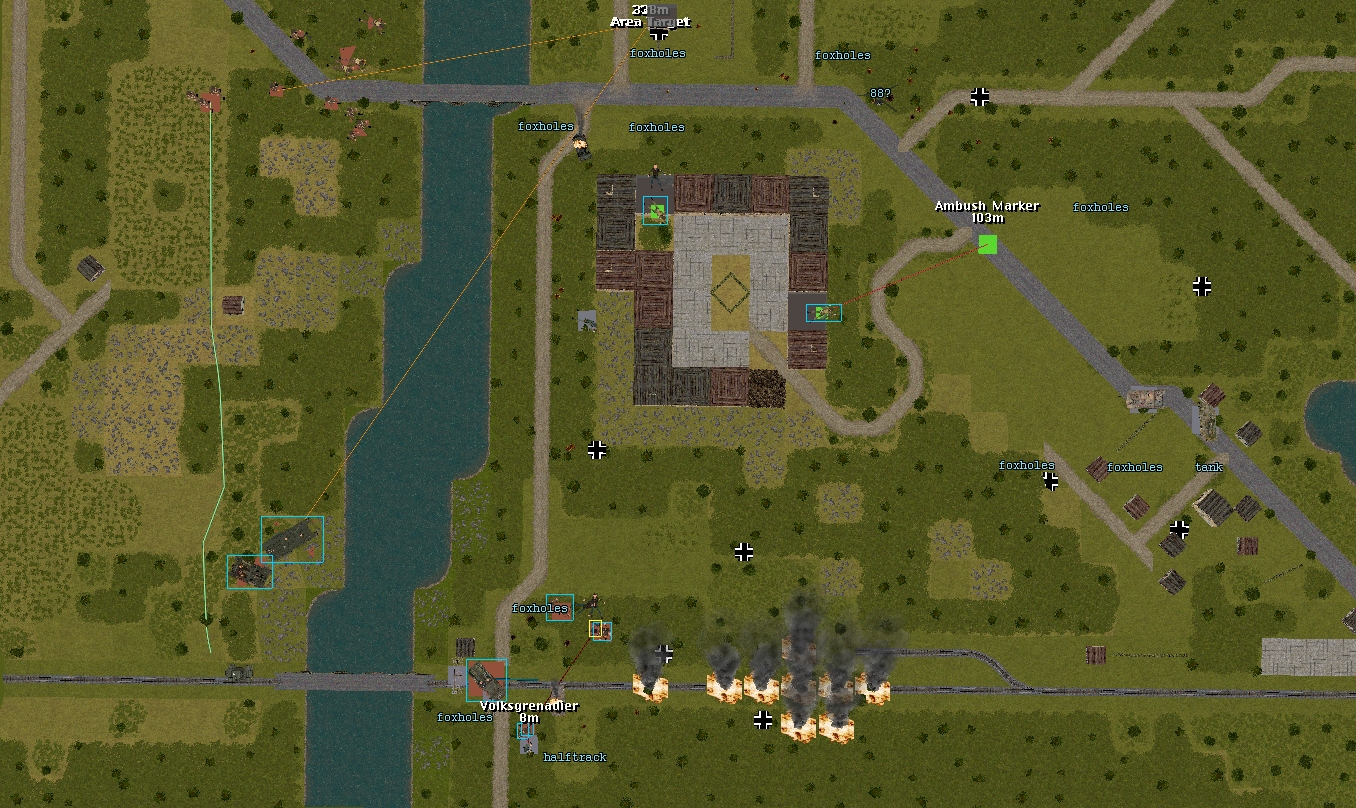
Task: Select the Volksgrenadier target near the halftrack
Action: click(525, 731)
